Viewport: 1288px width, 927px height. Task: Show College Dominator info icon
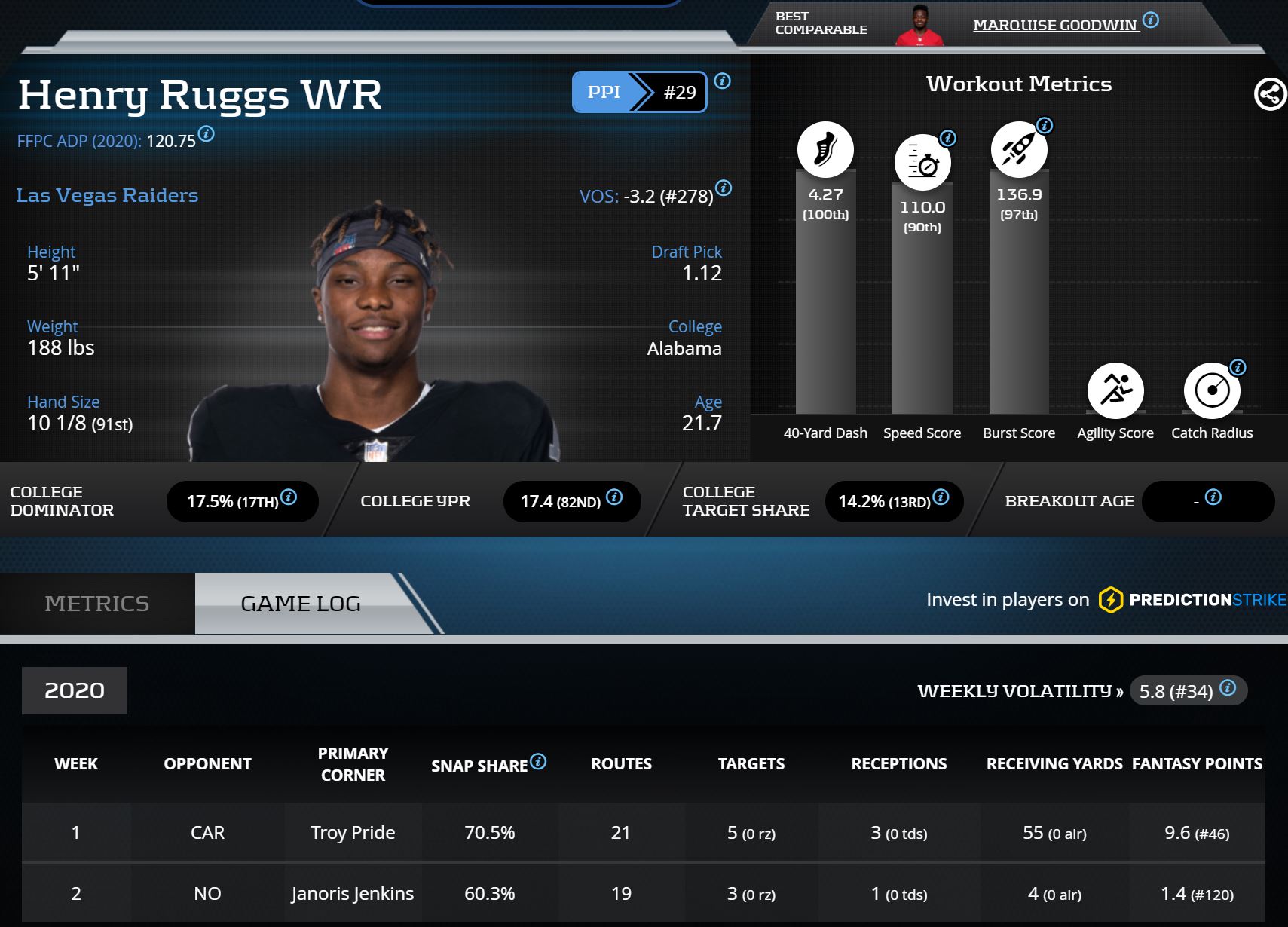pyautogui.click(x=289, y=497)
